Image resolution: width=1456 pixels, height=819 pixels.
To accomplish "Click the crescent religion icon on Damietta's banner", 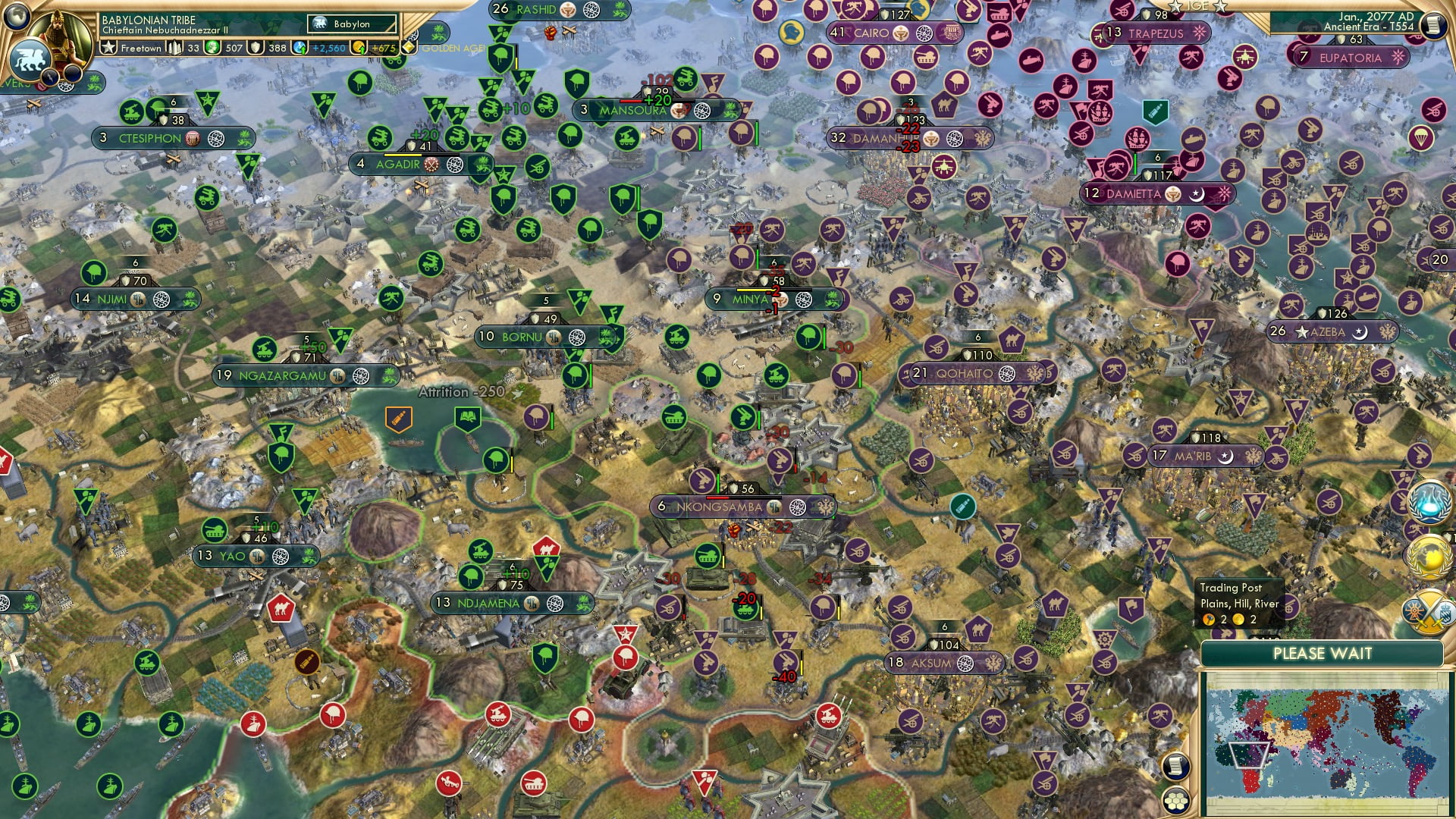I will click(x=1197, y=194).
